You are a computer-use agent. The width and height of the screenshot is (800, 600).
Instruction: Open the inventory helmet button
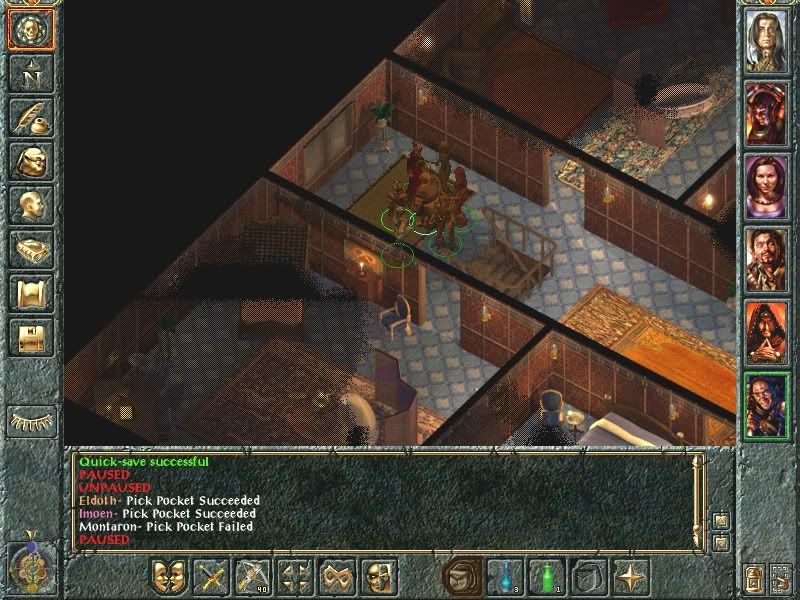pos(31,162)
